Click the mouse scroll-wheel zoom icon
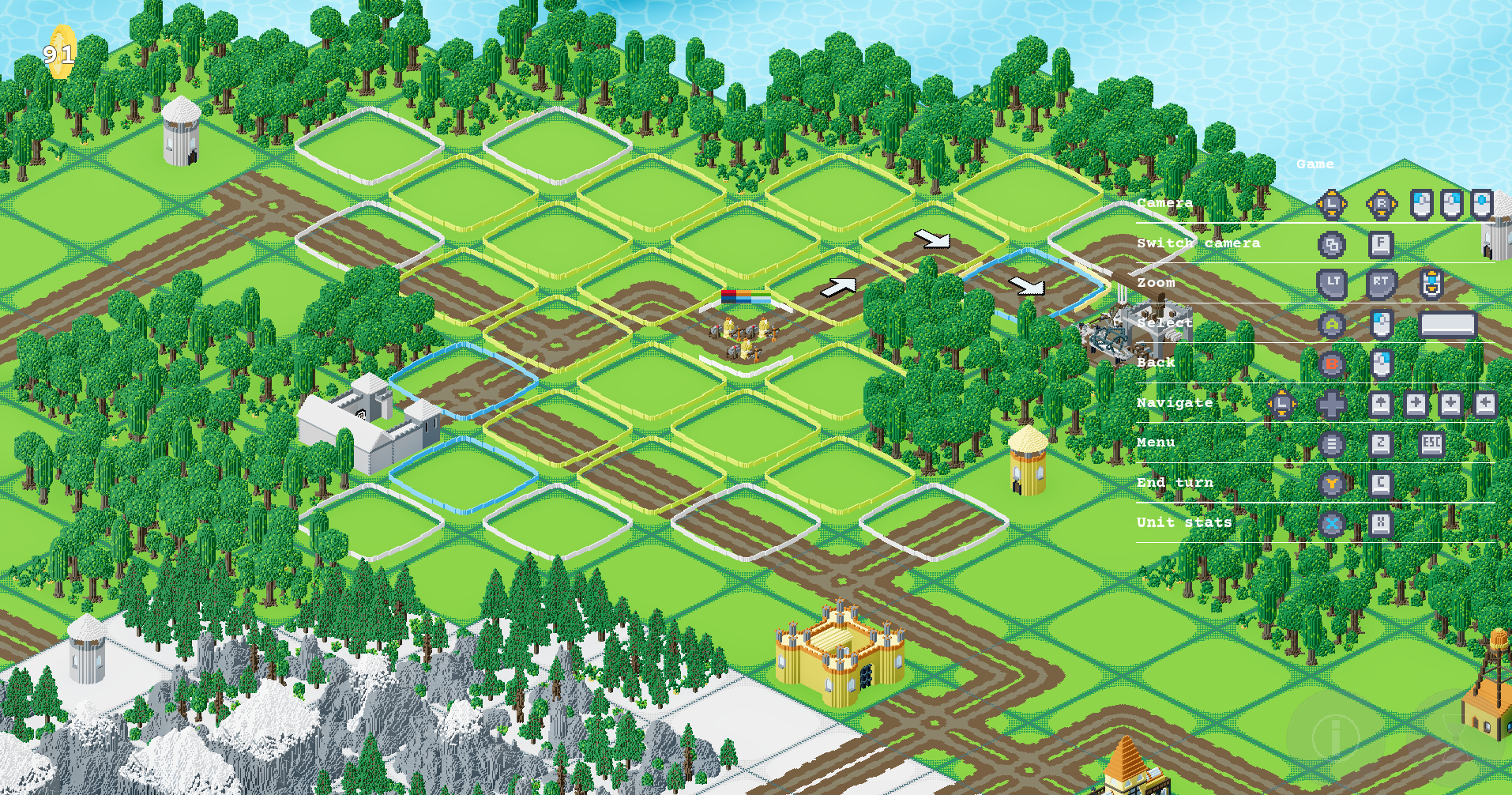Viewport: 1512px width, 795px height. pyautogui.click(x=1430, y=282)
